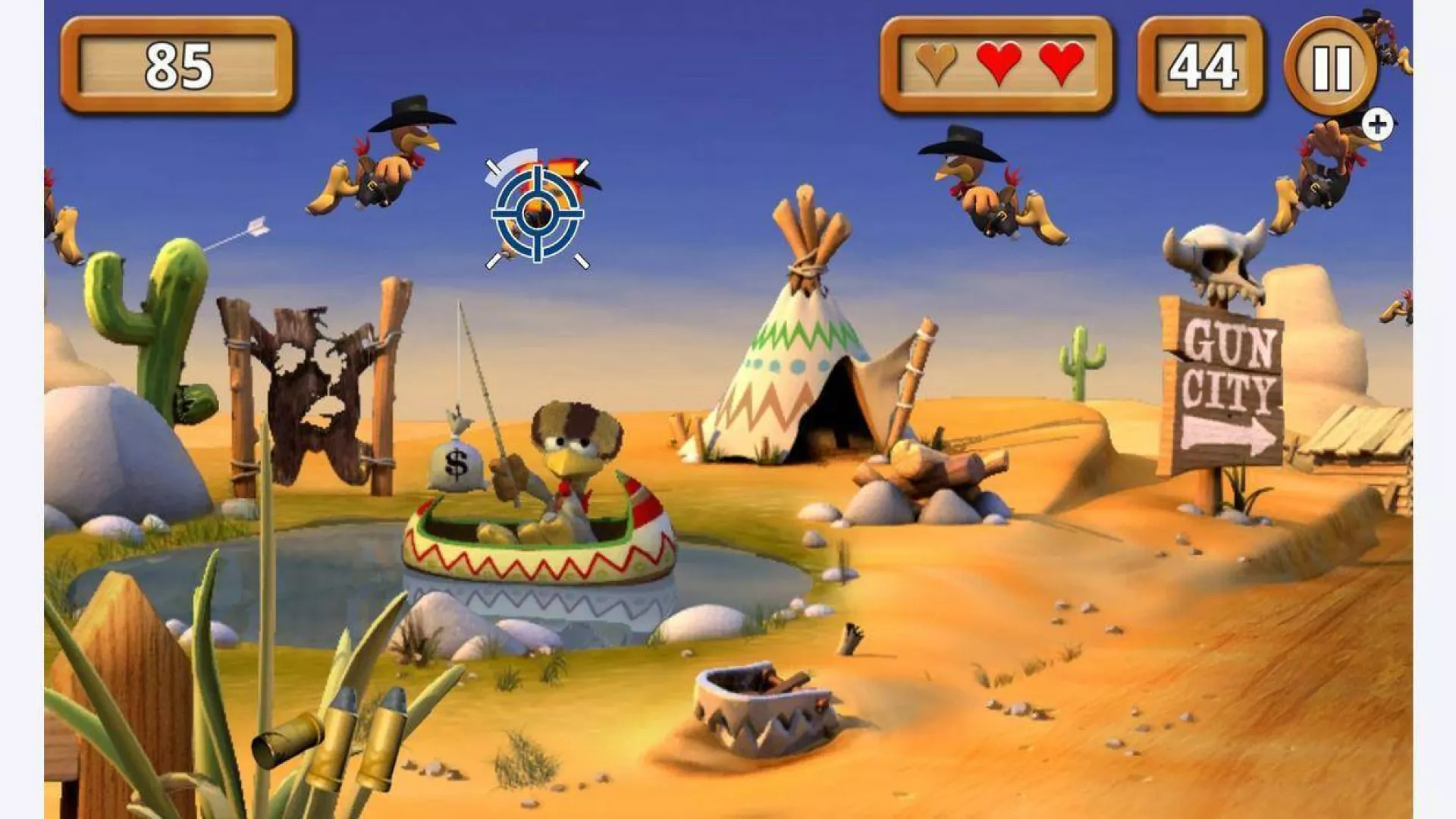The height and width of the screenshot is (819, 1456).
Task: Pause the game with the round pause button
Action: (1331, 67)
